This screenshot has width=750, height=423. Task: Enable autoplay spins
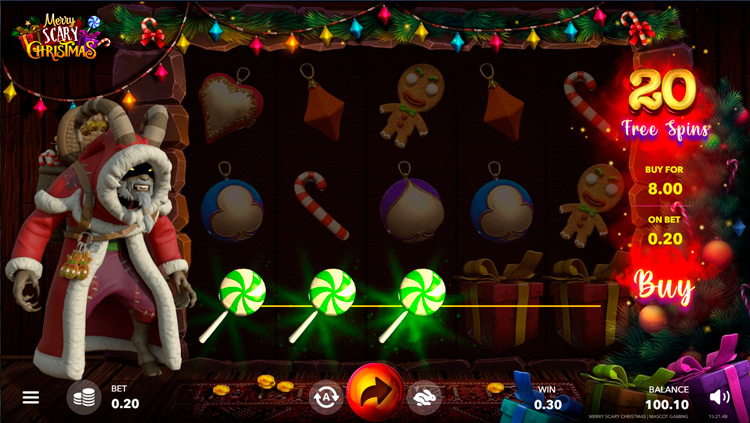(325, 397)
